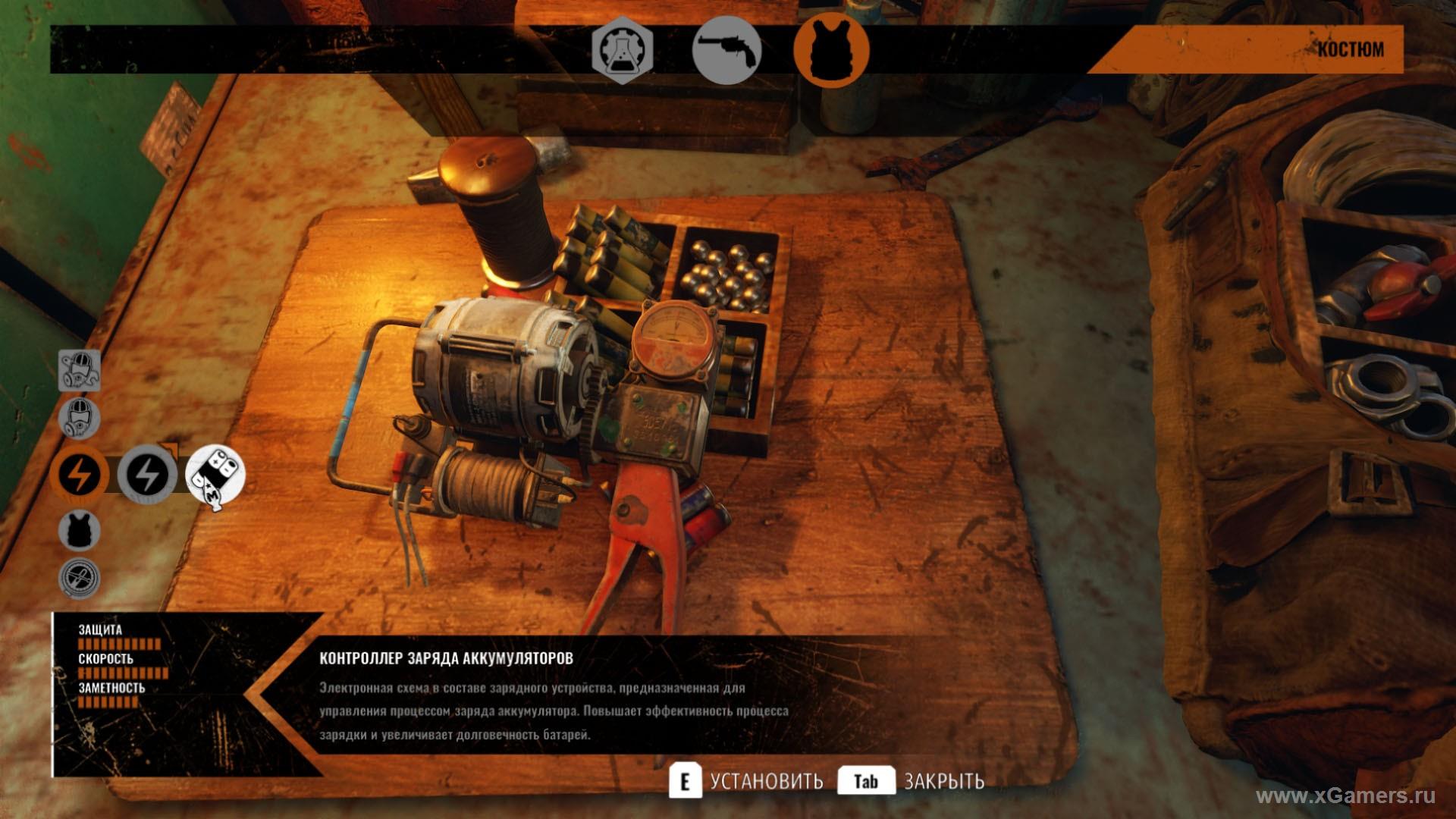
Task: Switch to the revolver weapons tab
Action: [x=726, y=50]
